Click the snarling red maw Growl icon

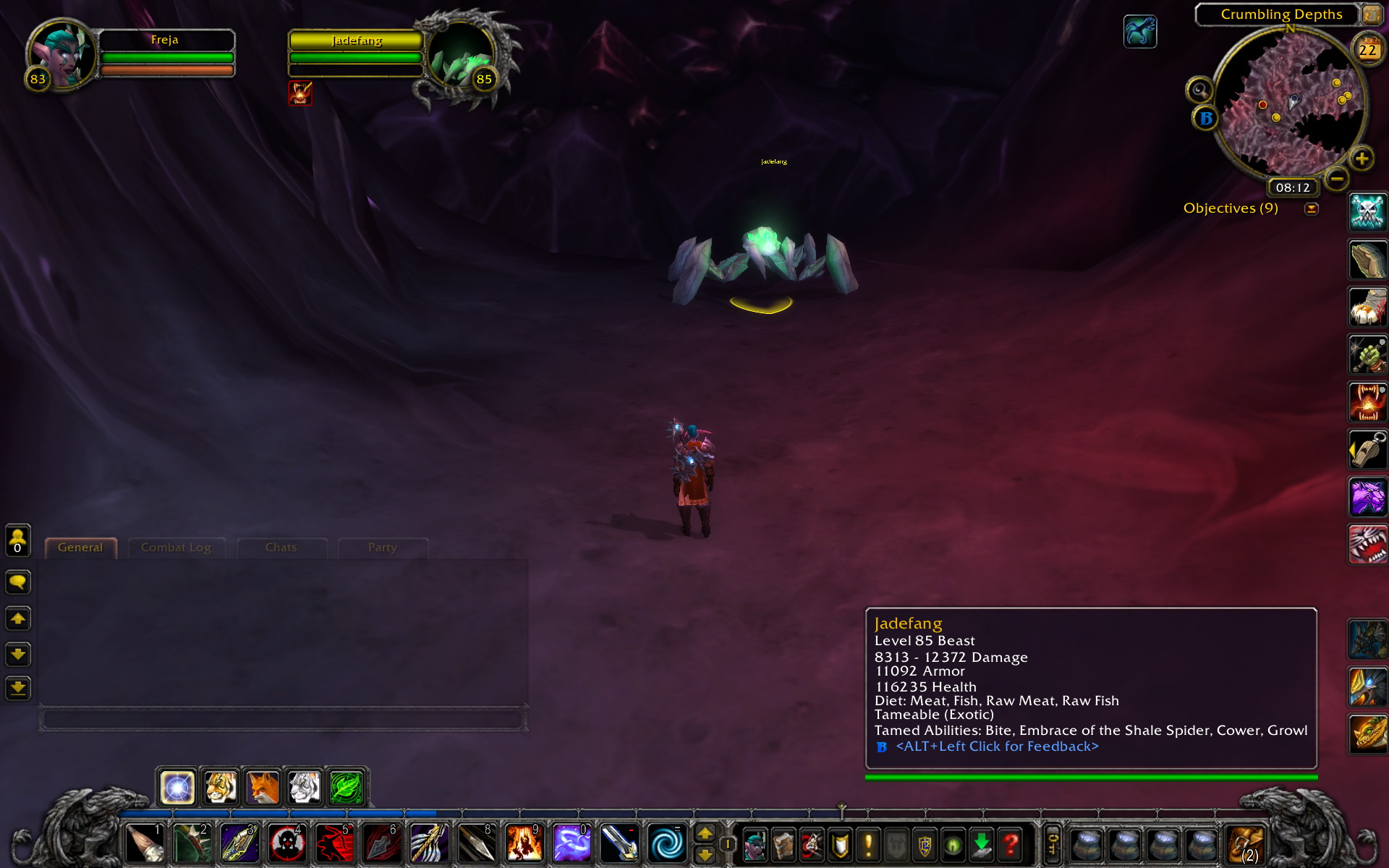1367,544
